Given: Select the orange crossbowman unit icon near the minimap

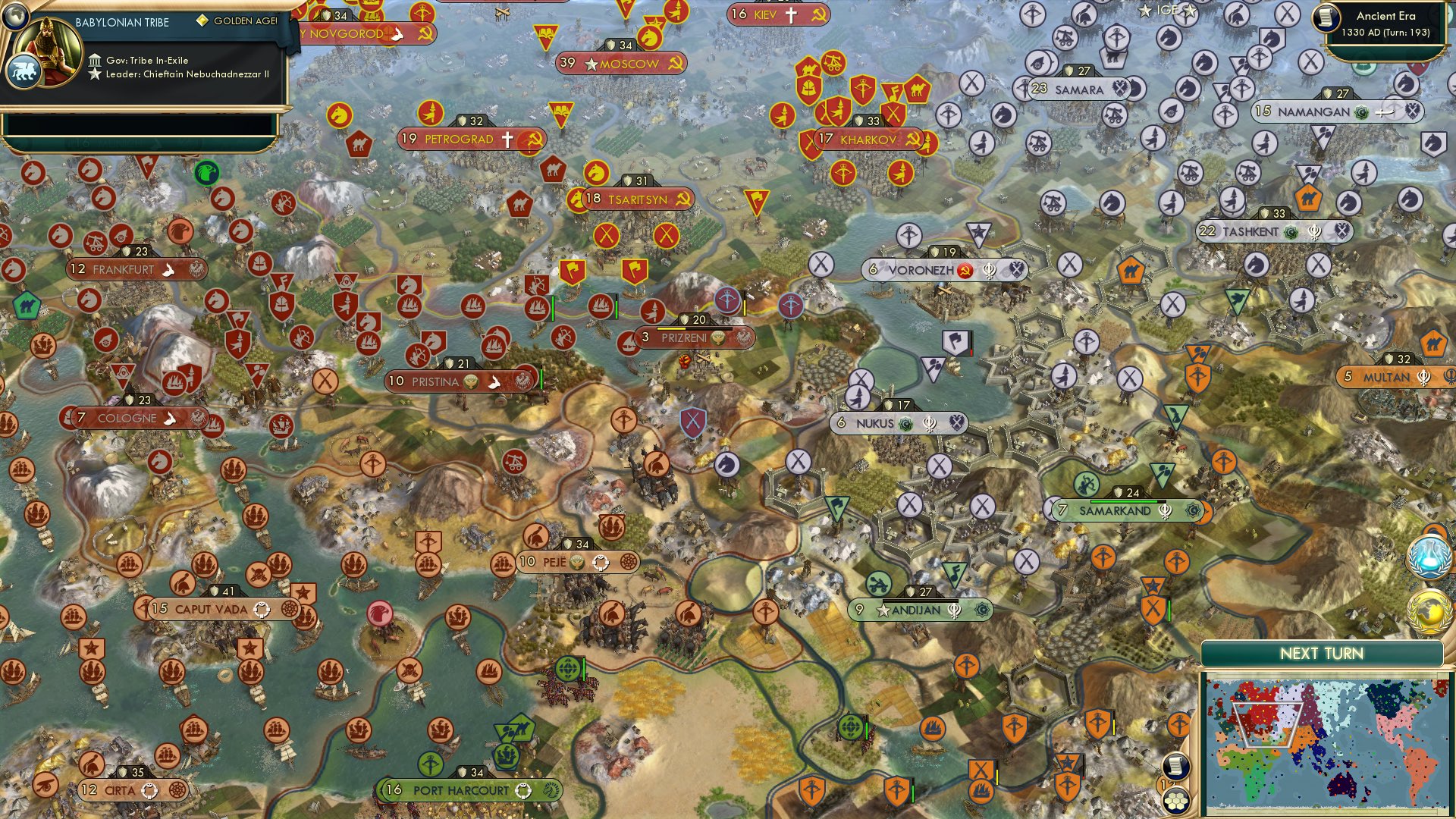Looking at the screenshot, I should pyautogui.click(x=1178, y=723).
